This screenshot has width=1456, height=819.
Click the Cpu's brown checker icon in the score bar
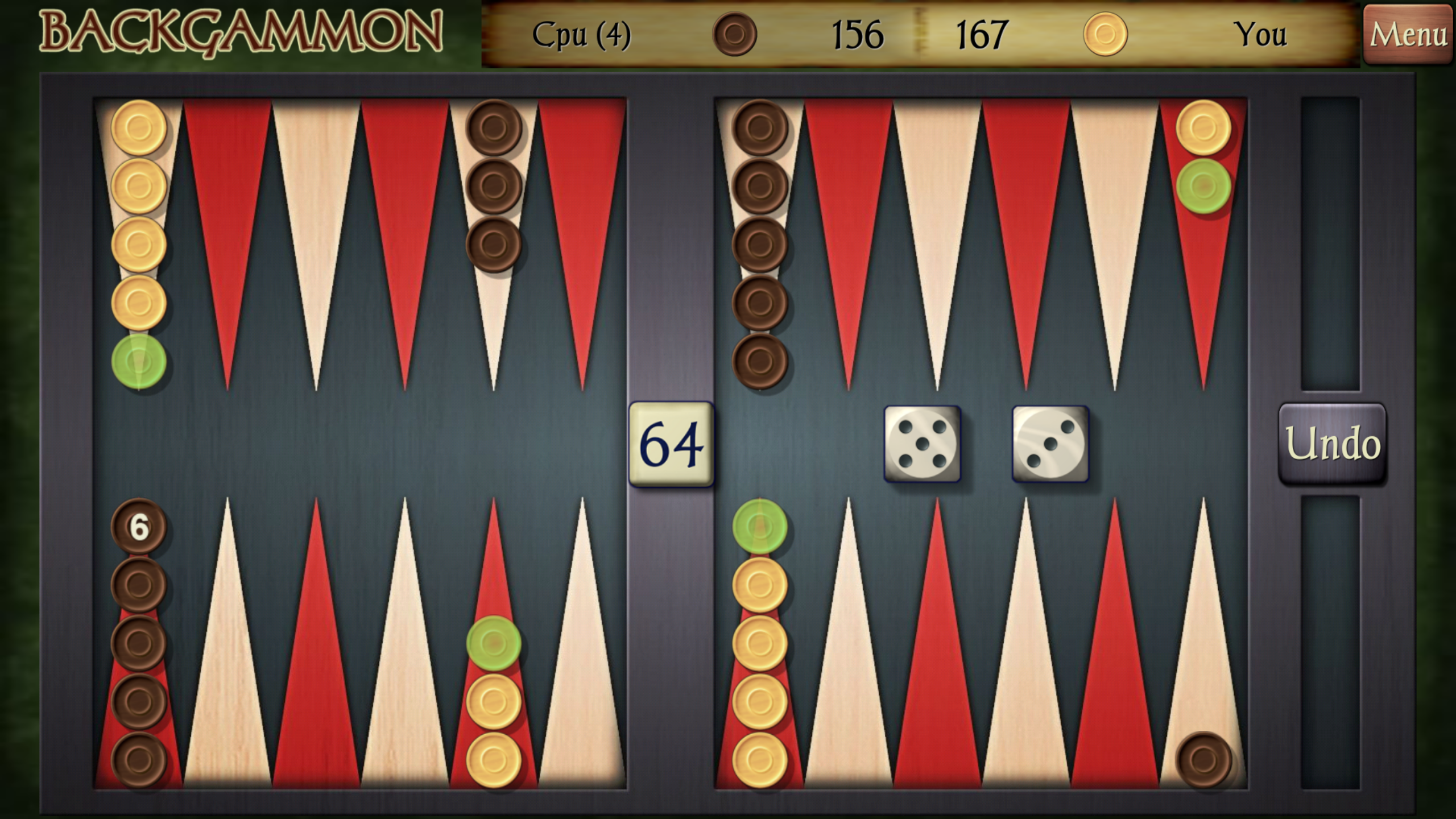click(x=734, y=35)
